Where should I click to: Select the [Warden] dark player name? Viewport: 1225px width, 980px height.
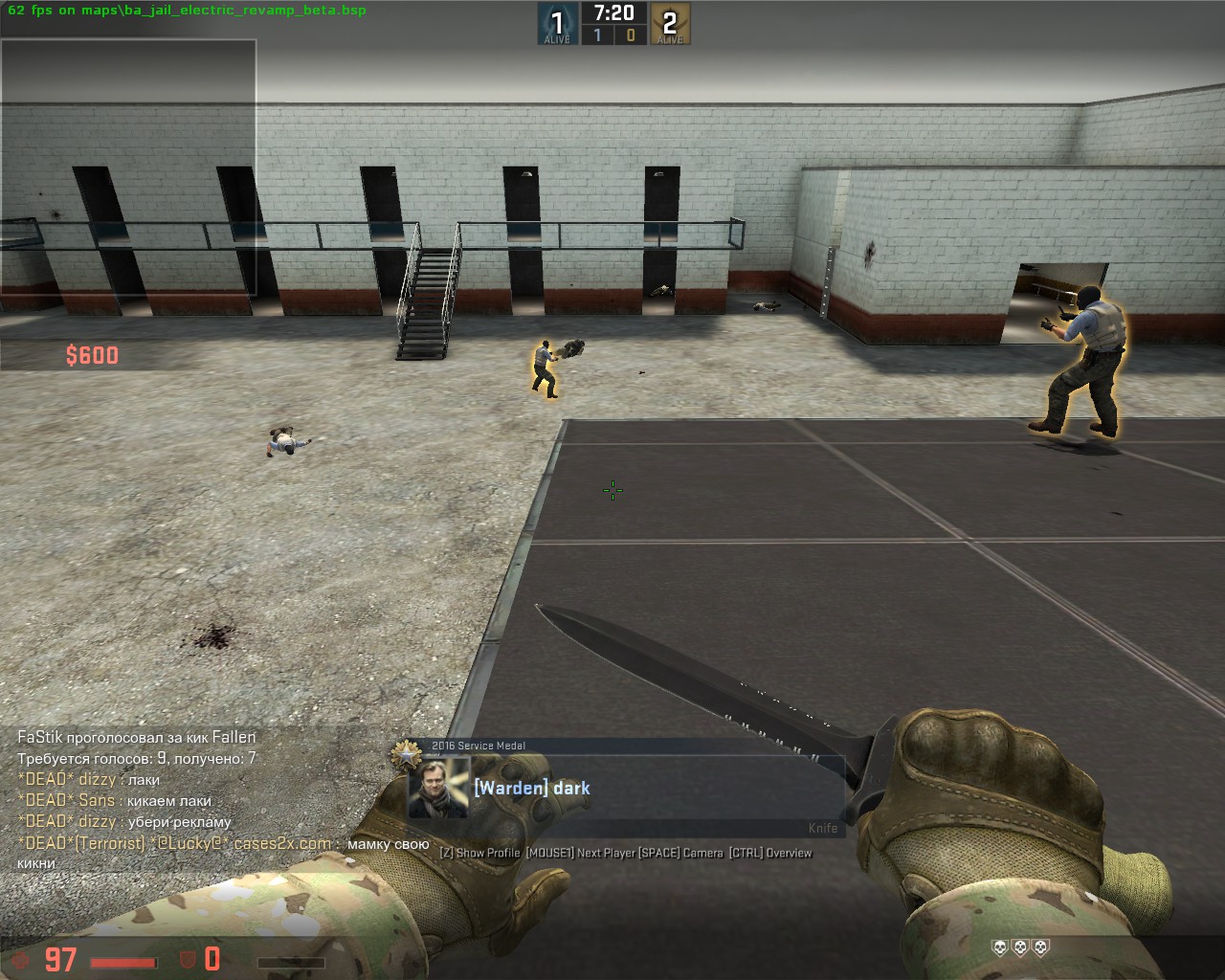pyautogui.click(x=532, y=789)
